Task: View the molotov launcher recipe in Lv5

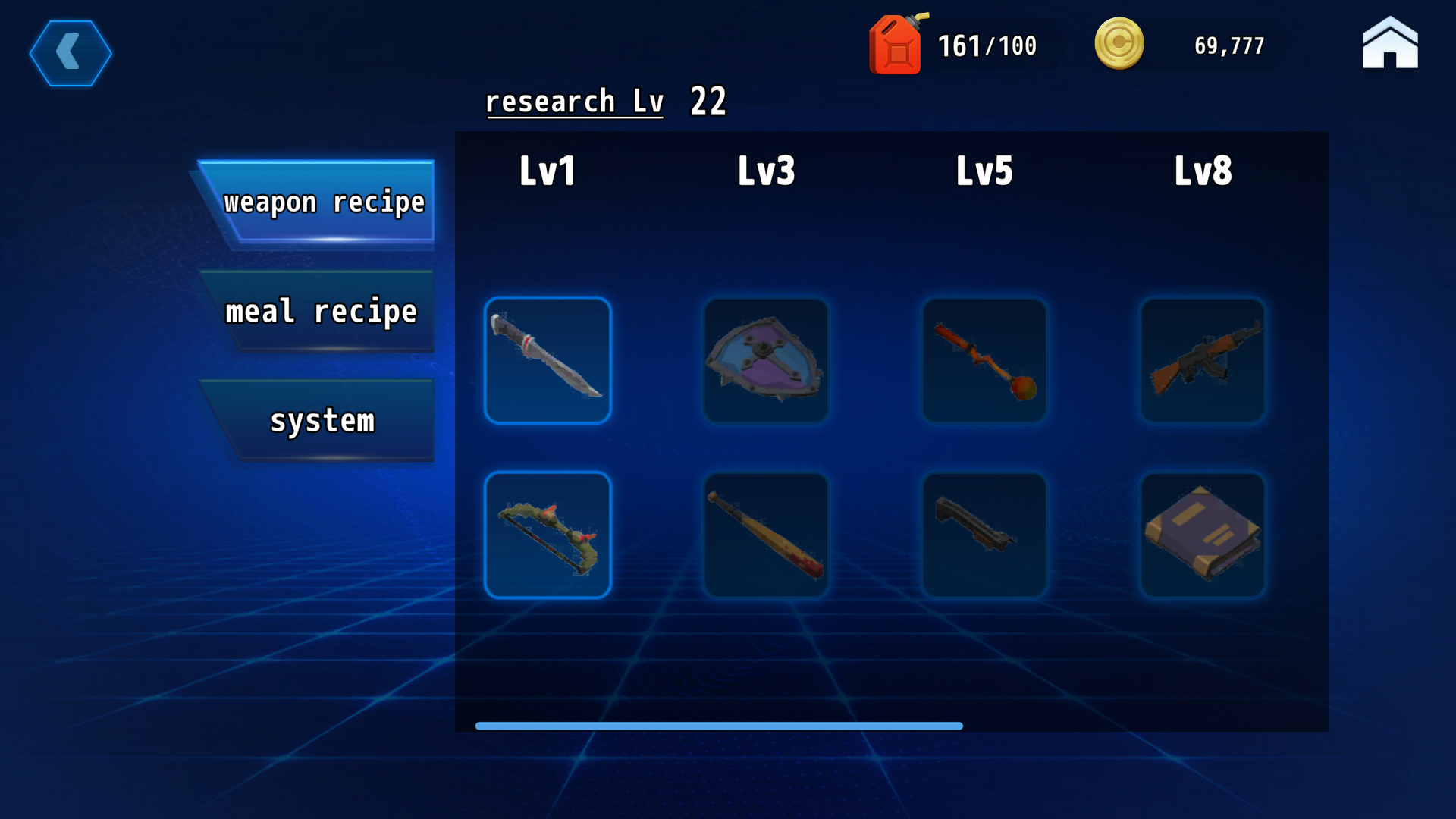Action: 984,360
